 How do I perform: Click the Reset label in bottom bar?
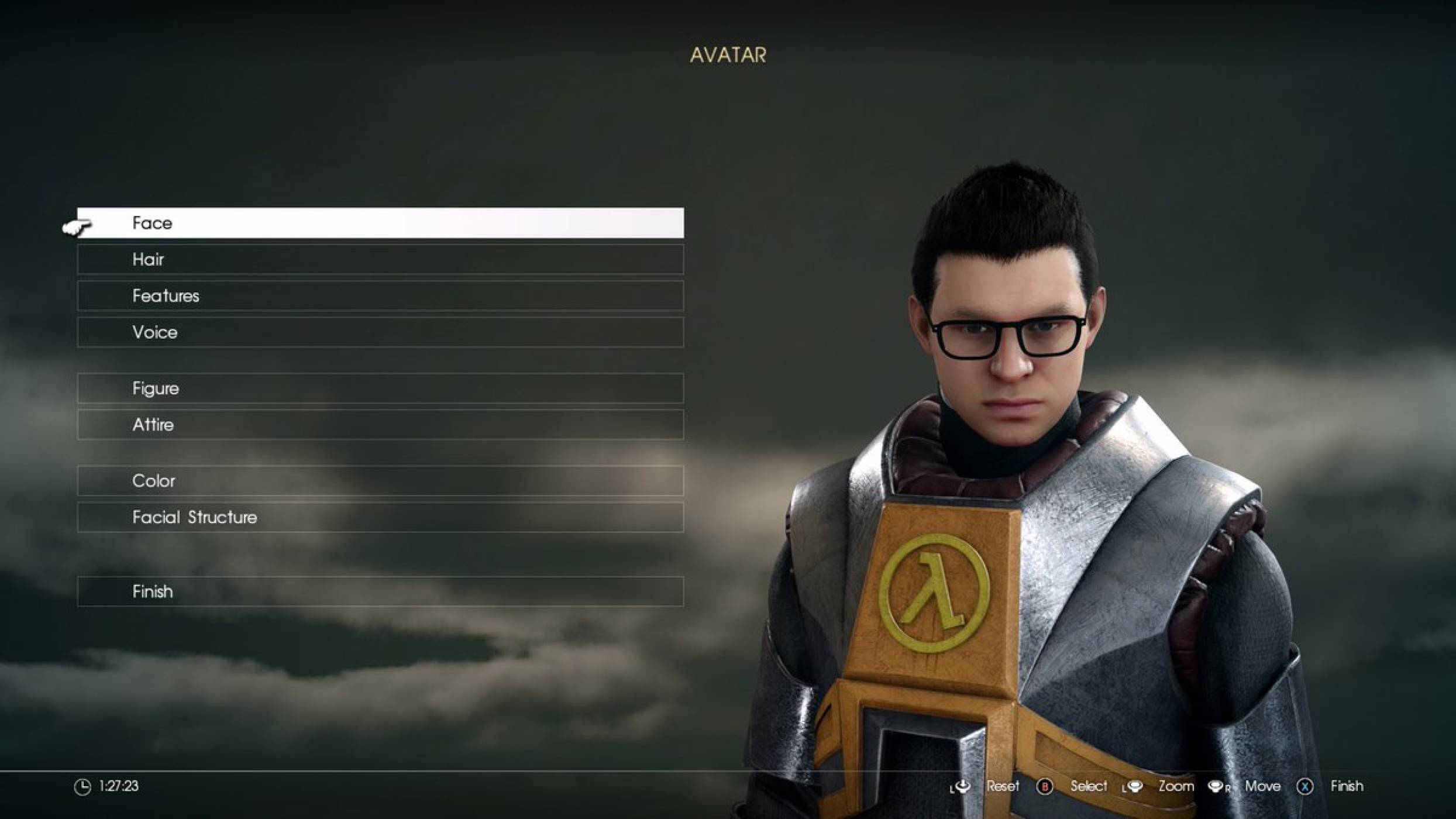coord(1004,786)
